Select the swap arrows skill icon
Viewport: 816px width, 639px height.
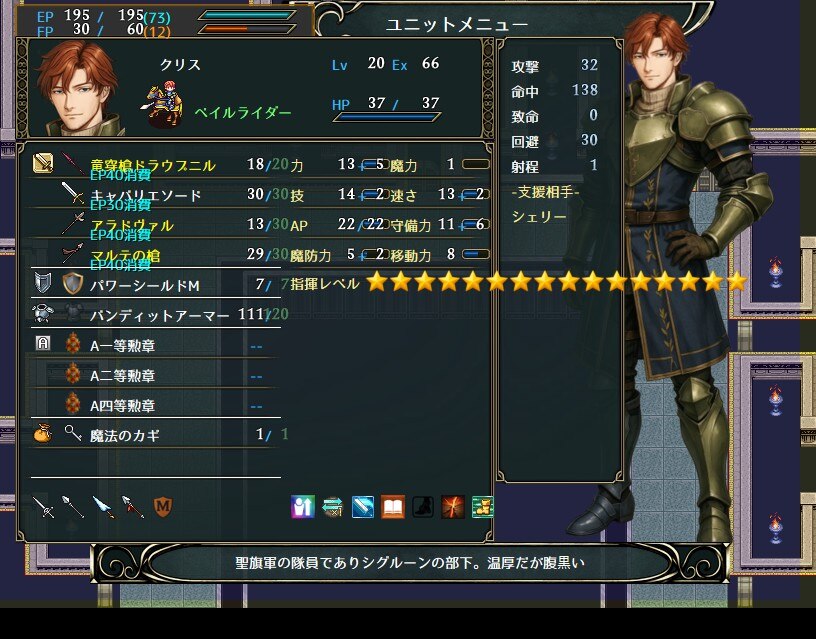333,507
